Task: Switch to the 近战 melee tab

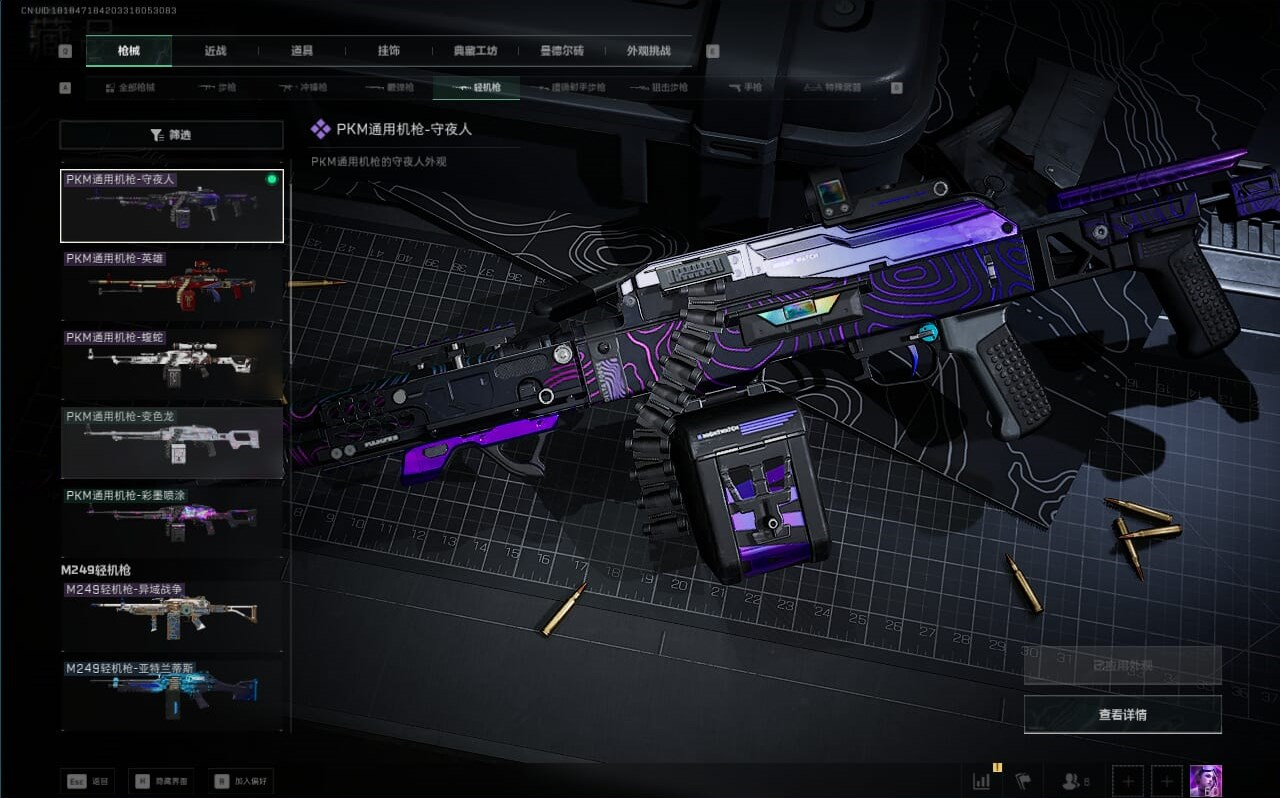Action: (x=215, y=51)
